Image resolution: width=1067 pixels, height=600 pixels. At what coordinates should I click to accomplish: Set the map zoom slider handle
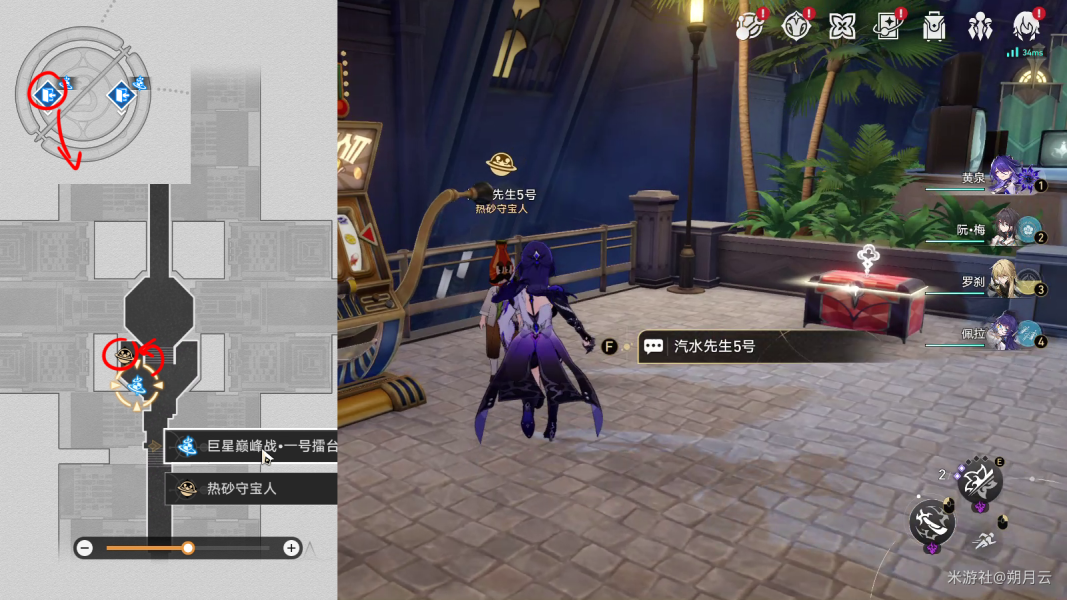point(188,548)
